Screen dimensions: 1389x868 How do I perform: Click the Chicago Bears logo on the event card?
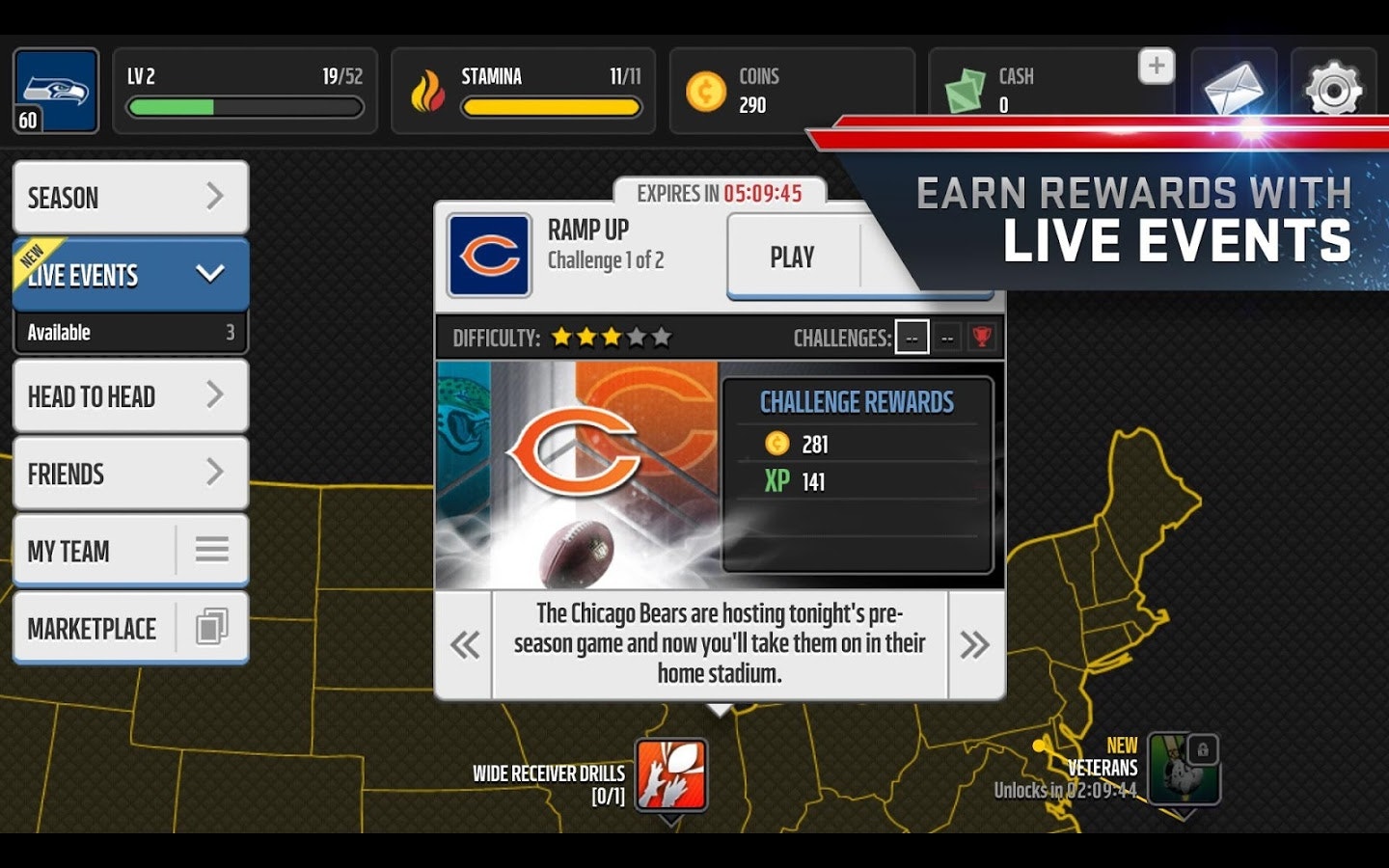point(488,256)
